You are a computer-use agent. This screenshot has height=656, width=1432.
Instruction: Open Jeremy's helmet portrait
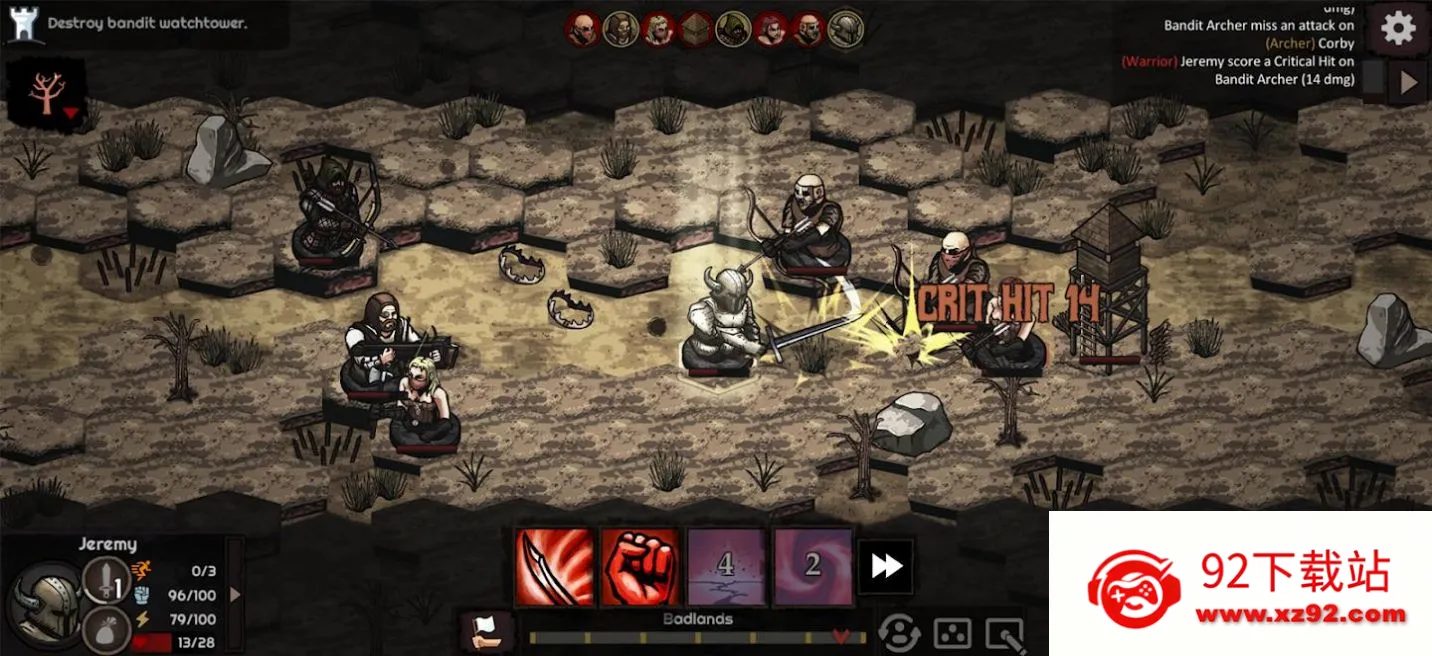click(45, 601)
